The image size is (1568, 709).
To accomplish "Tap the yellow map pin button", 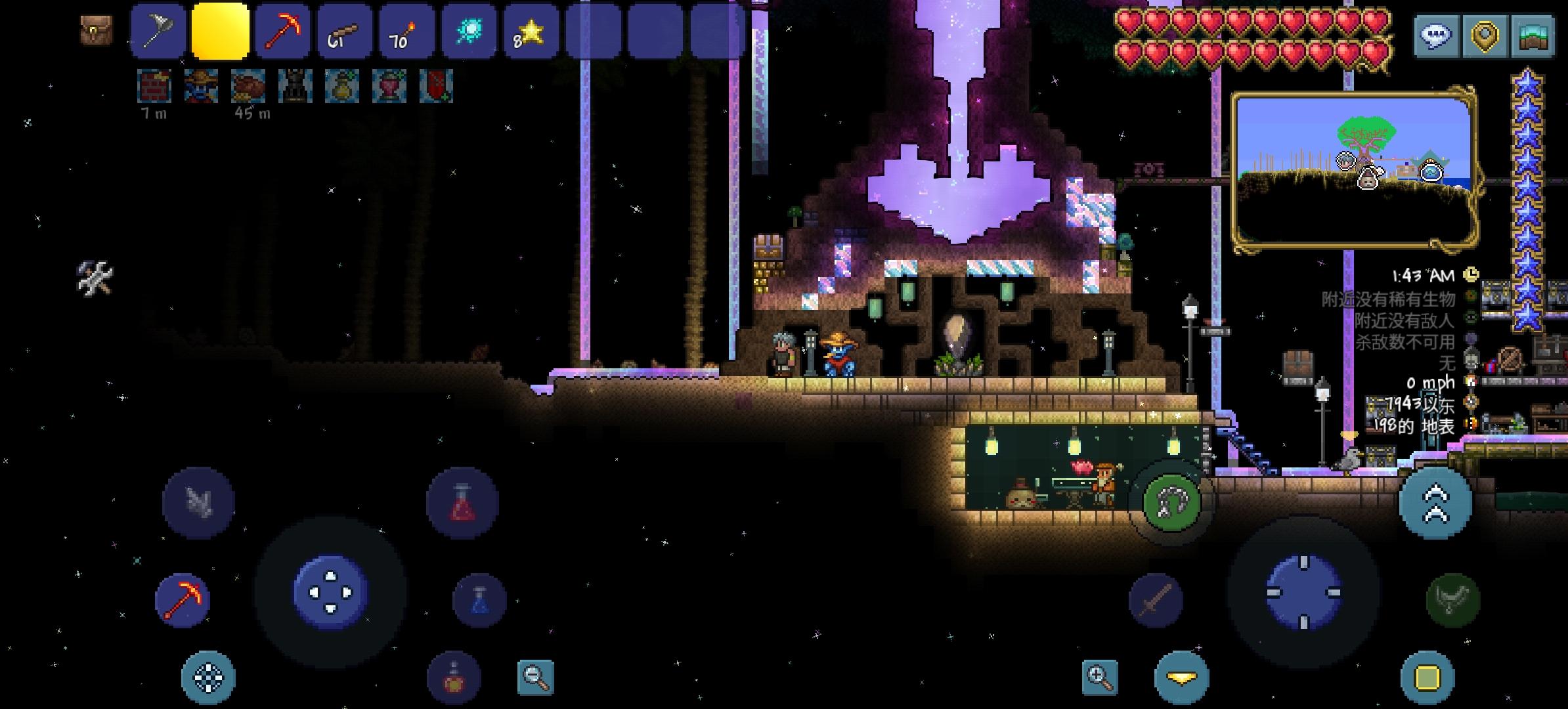I will tap(1485, 35).
